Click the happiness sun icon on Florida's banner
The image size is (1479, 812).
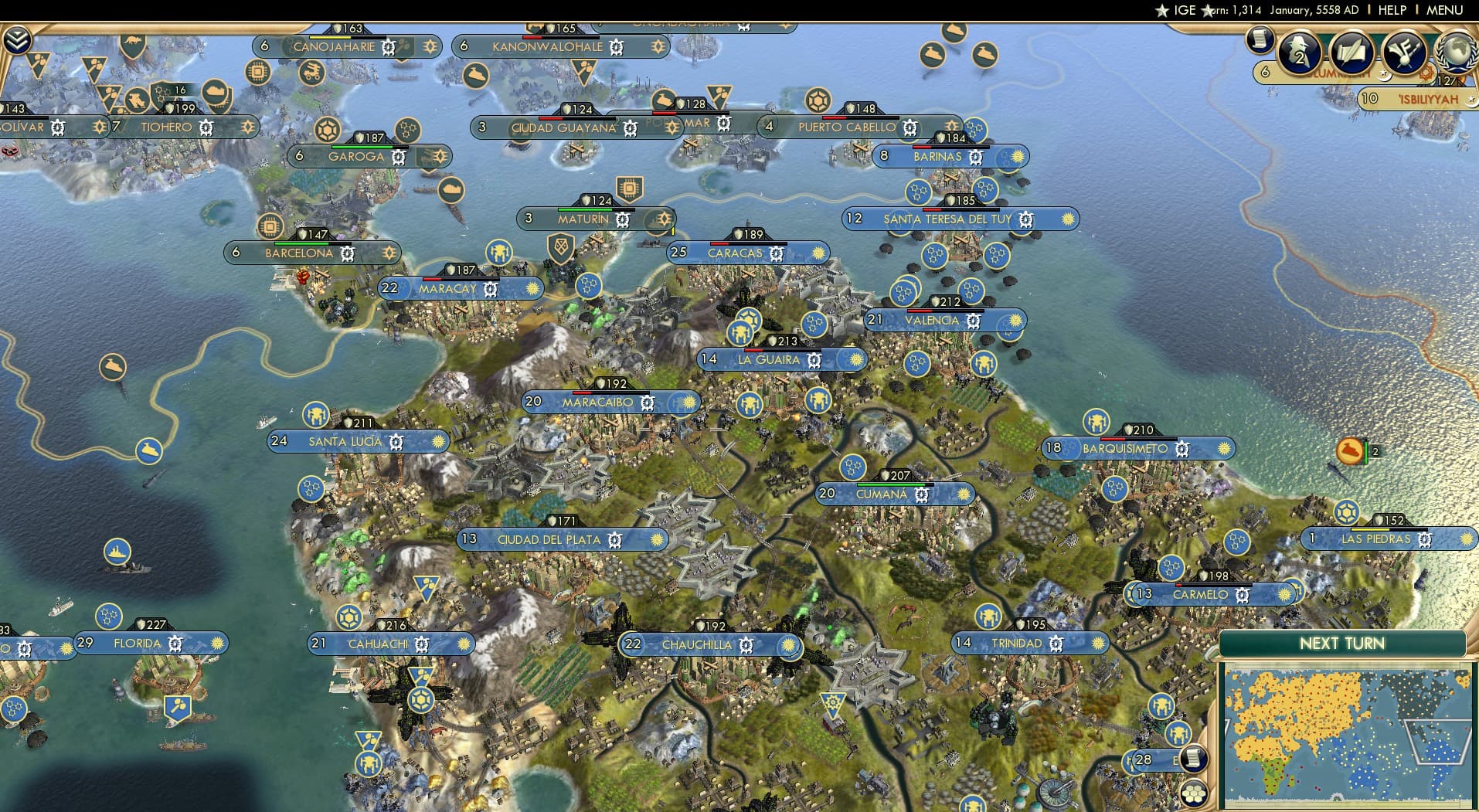[x=216, y=642]
